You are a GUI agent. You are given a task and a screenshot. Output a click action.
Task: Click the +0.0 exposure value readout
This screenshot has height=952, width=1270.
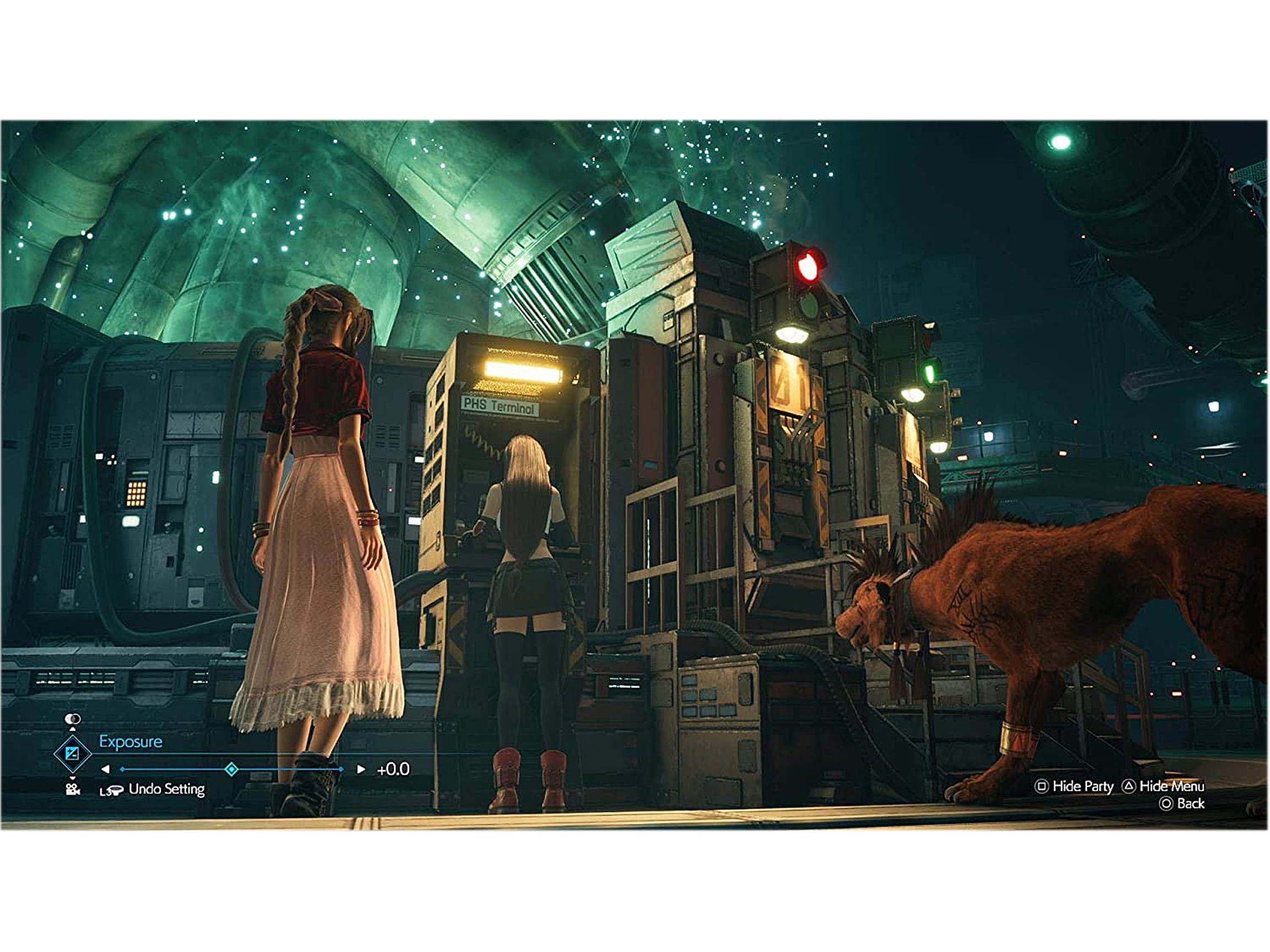(392, 769)
